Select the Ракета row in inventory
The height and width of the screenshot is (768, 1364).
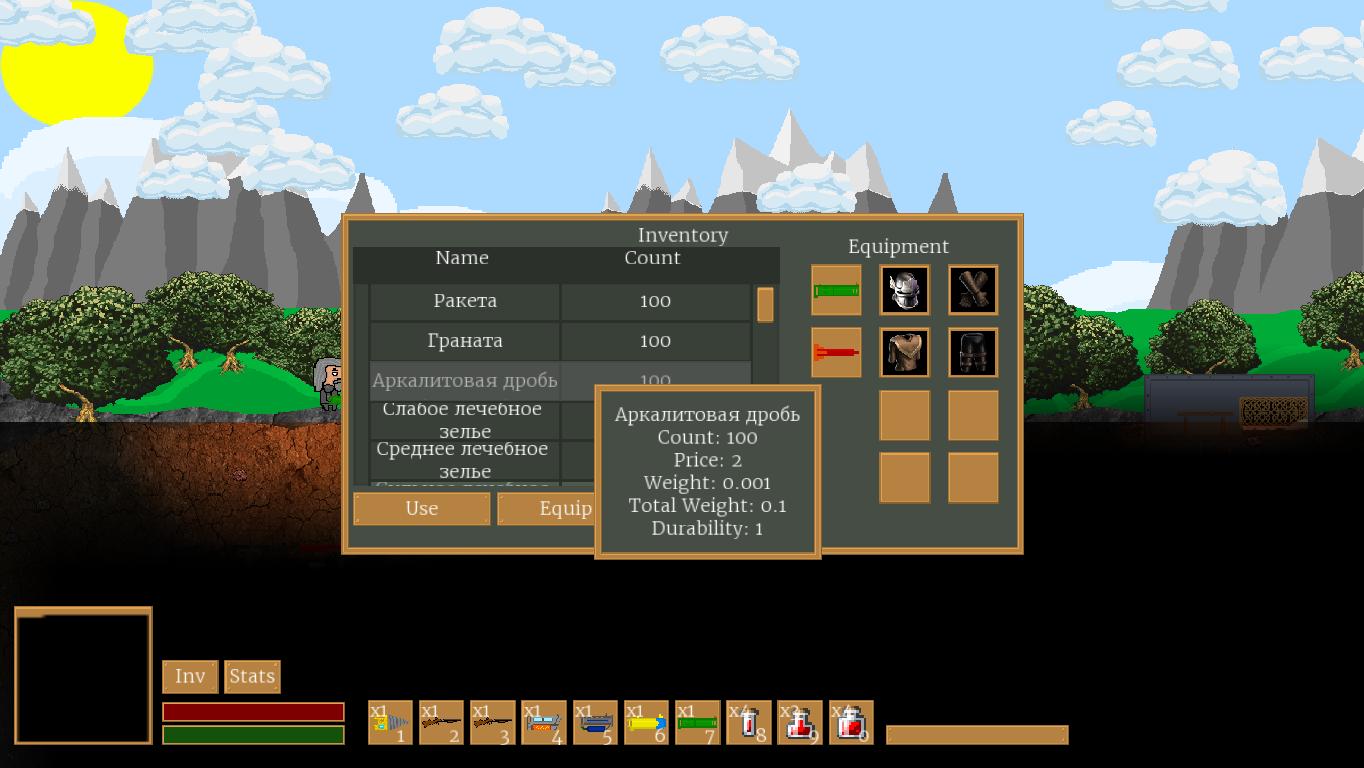[x=465, y=301]
